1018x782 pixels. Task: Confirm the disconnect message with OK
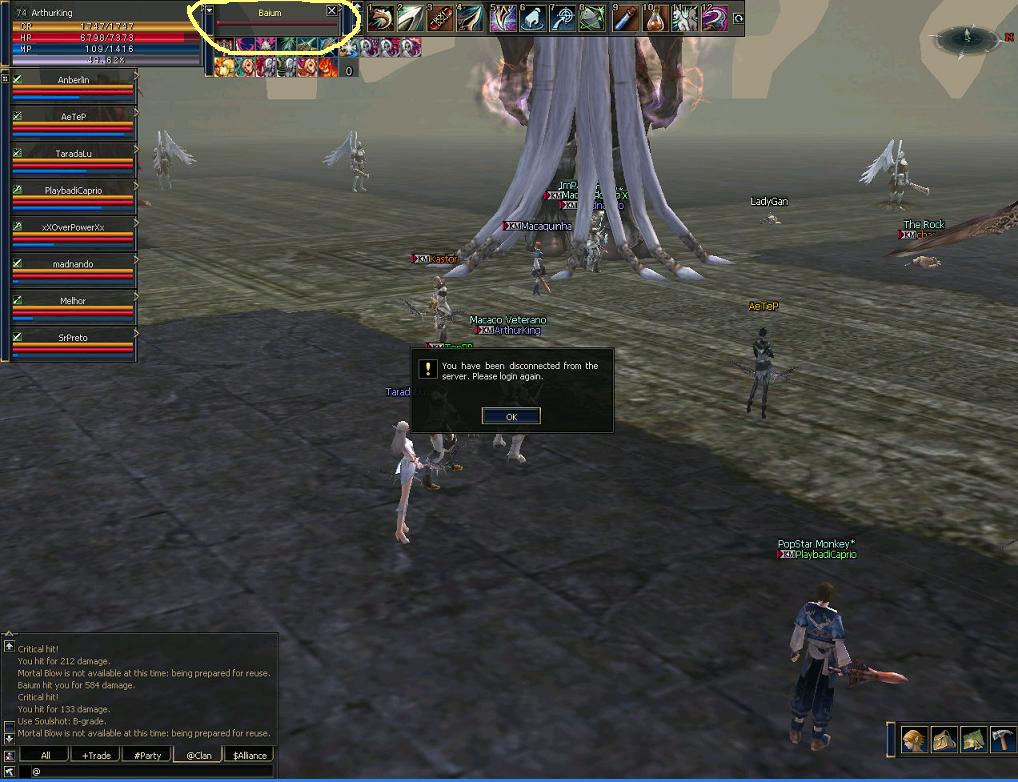point(511,416)
